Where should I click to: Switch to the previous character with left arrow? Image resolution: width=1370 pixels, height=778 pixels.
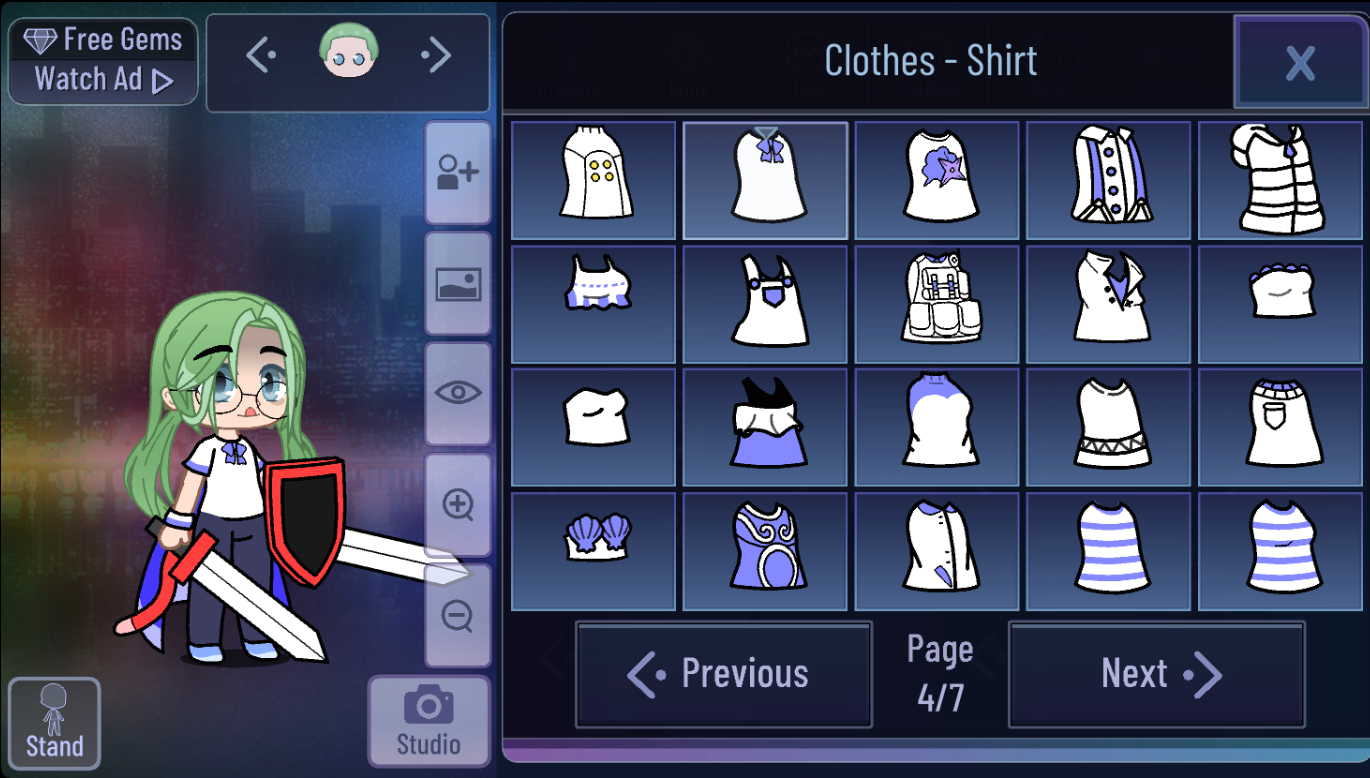[260, 56]
